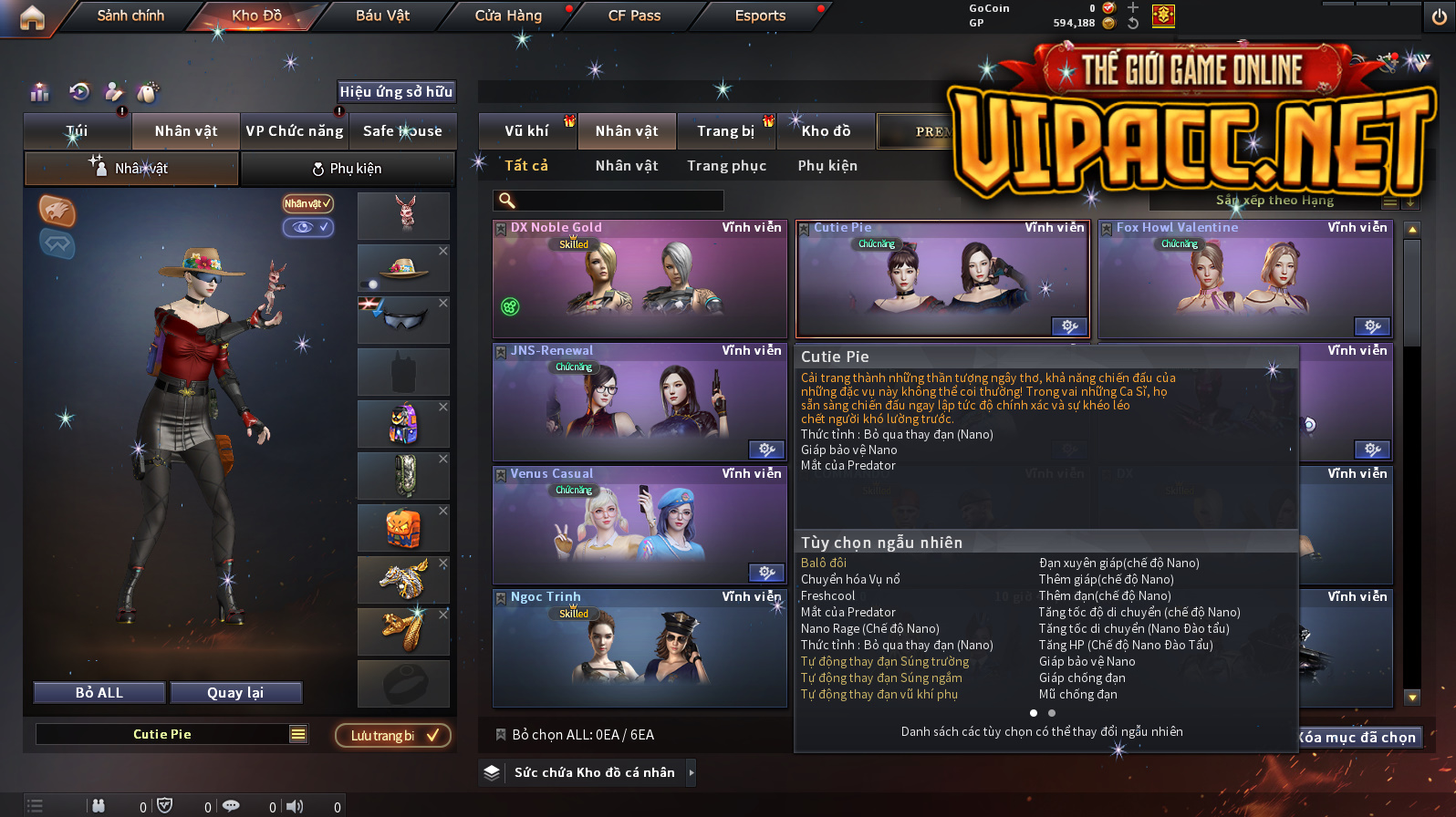Expand Sức chứa Kho đồ cá nhân
Viewport: 1456px width, 817px height.
pyautogui.click(x=691, y=773)
